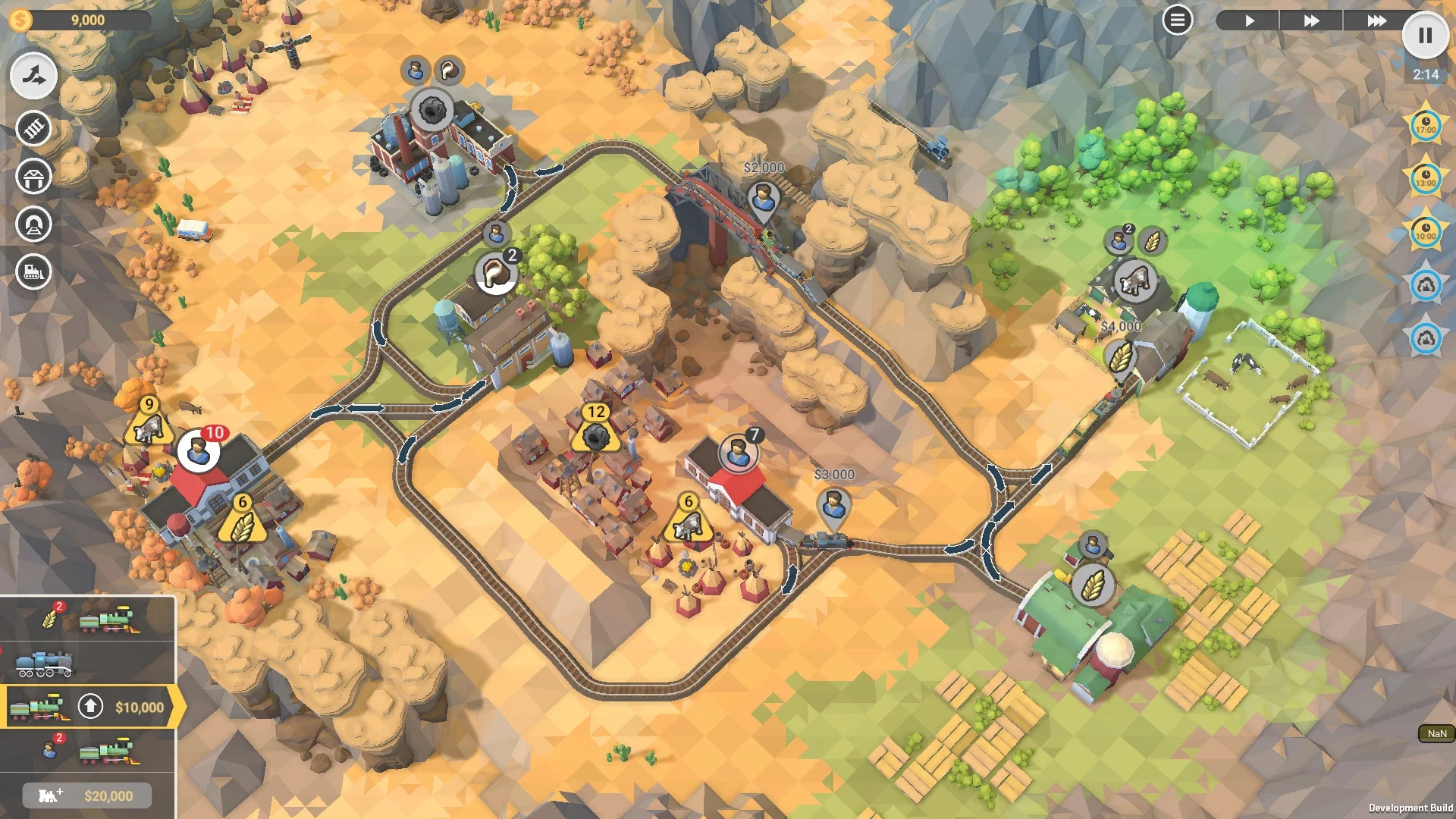
Task: Set game speed to double fast-forward
Action: click(x=1311, y=20)
